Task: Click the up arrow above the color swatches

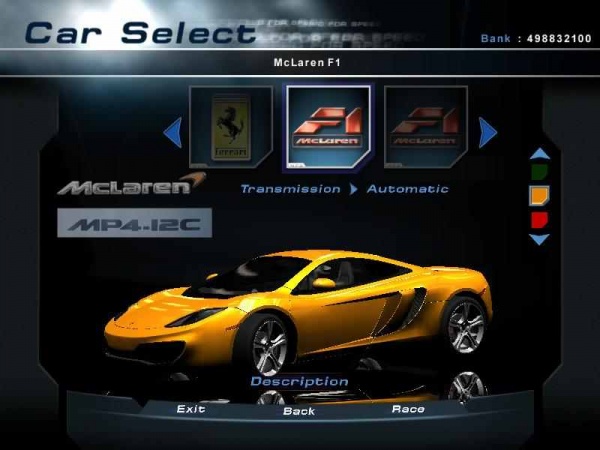Action: [x=539, y=154]
